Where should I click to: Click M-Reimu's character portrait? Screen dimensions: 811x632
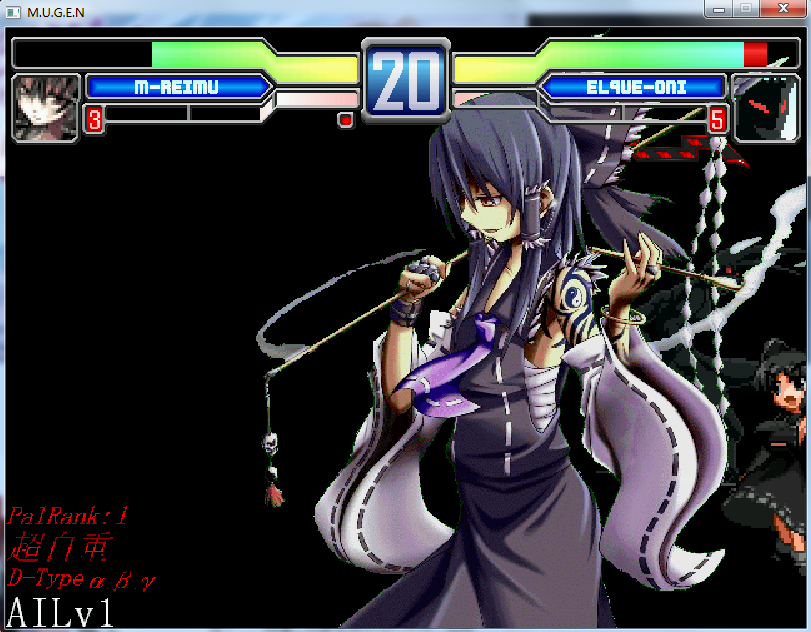click(46, 107)
